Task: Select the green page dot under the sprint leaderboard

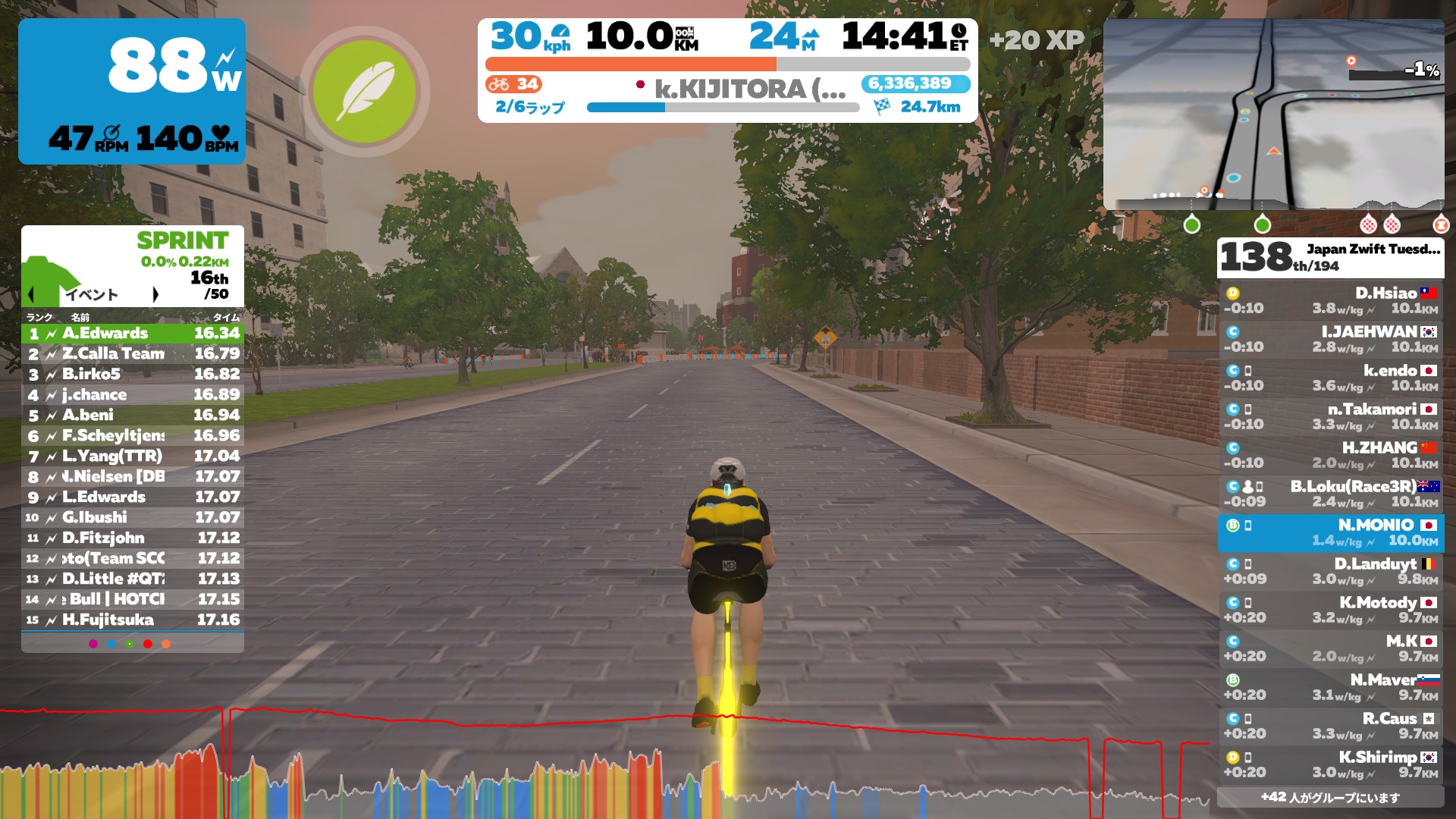Action: pos(129,644)
